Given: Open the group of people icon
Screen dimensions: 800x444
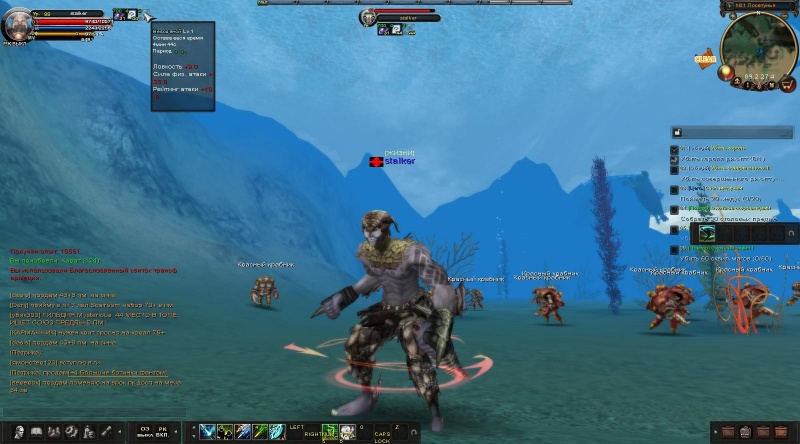Looking at the screenshot, I should pos(53,432).
